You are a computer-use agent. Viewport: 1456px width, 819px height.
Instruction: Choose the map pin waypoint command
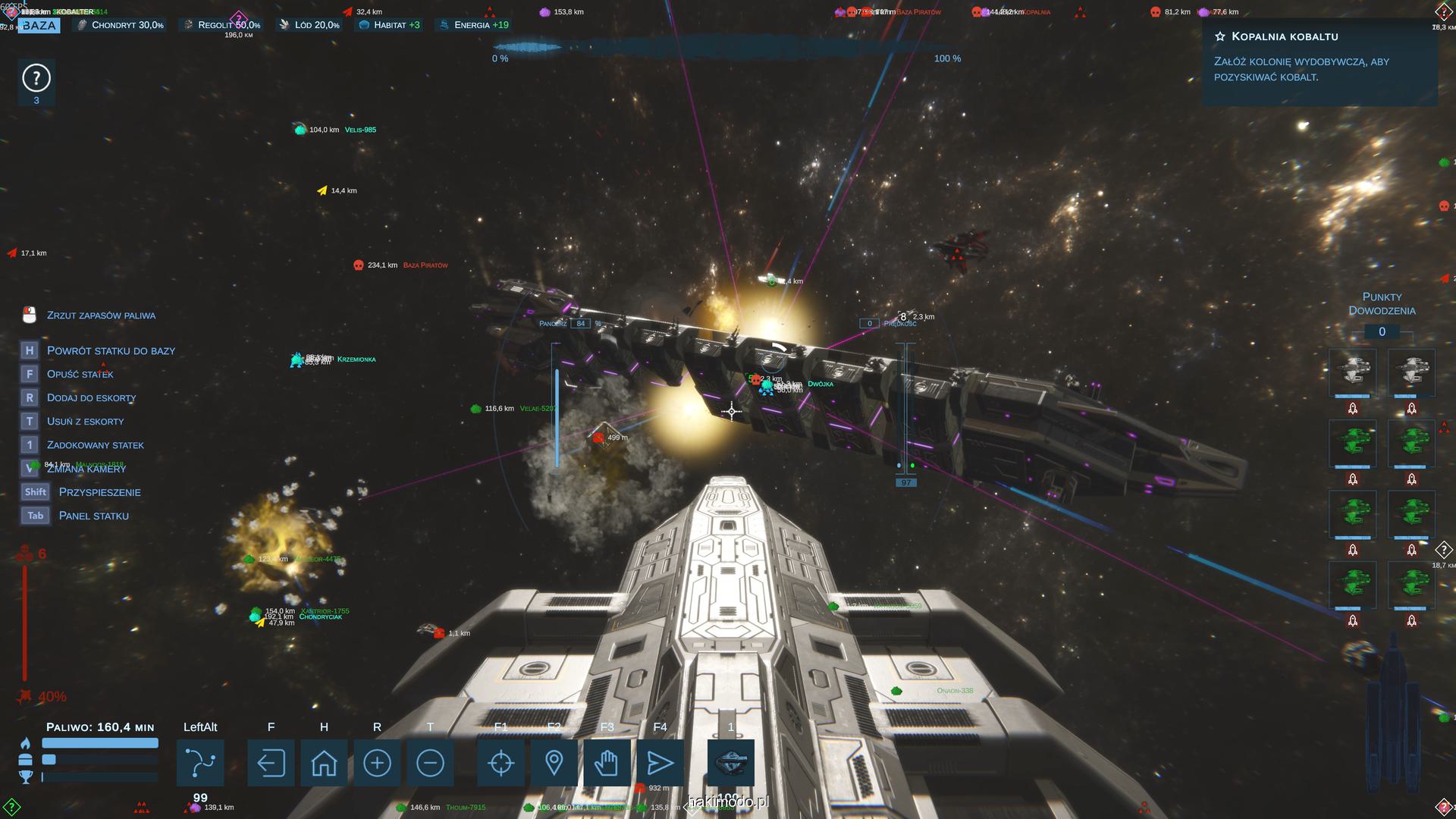coord(554,763)
